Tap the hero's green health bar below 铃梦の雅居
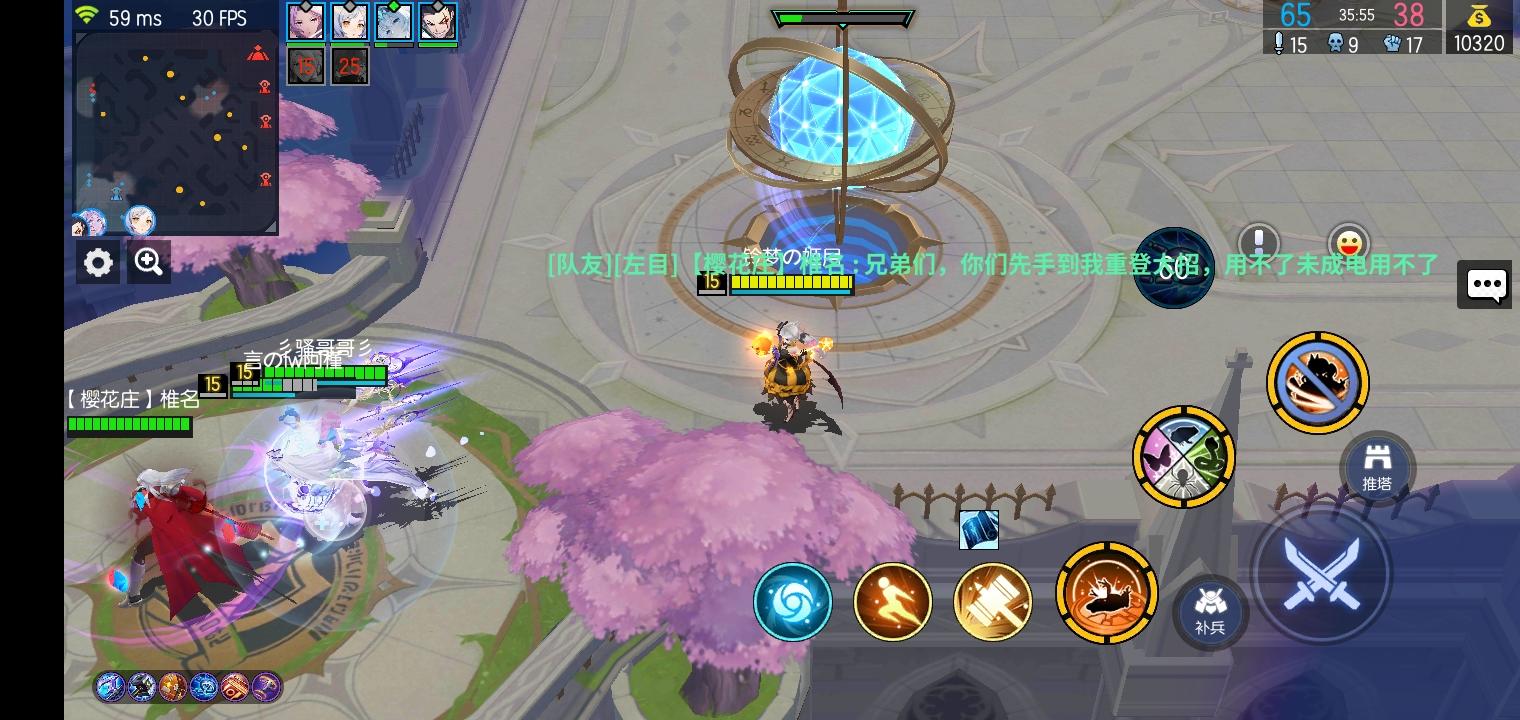 [x=790, y=283]
